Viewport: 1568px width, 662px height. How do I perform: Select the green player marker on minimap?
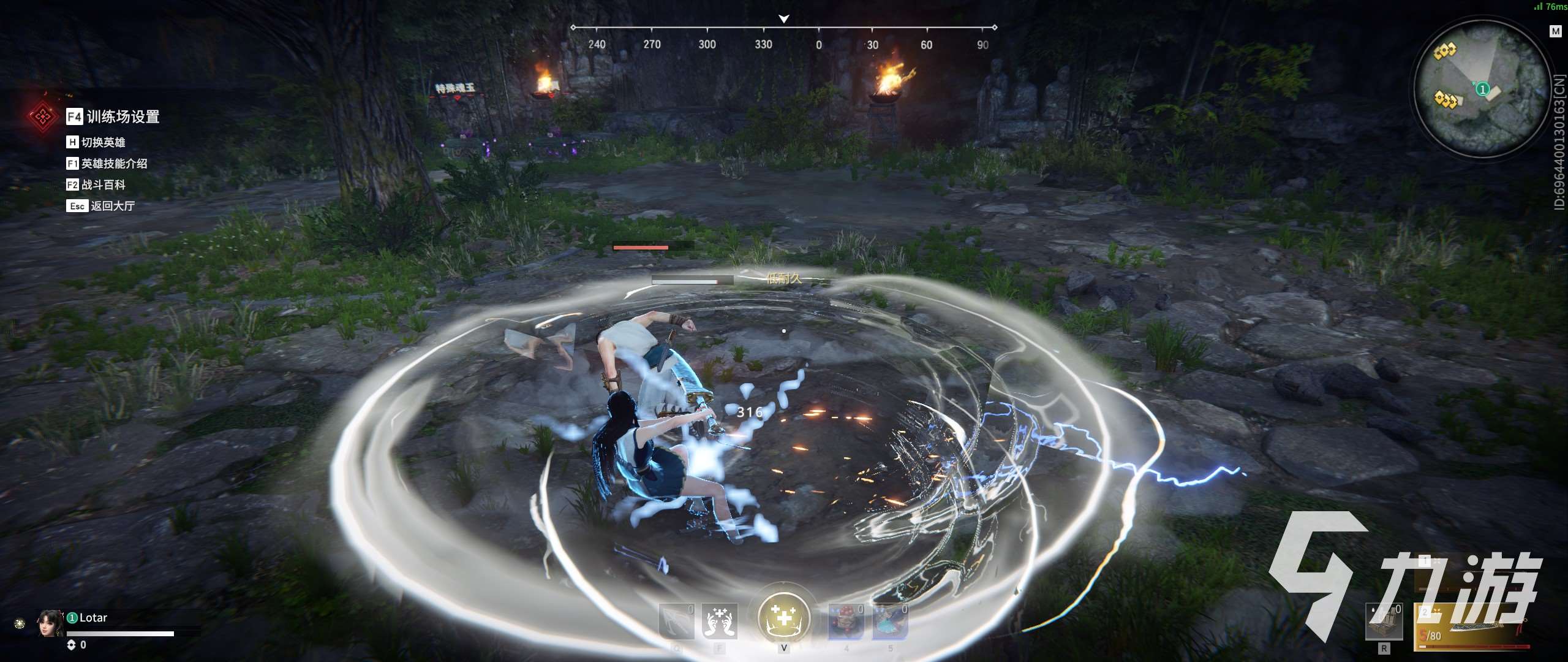(1482, 89)
